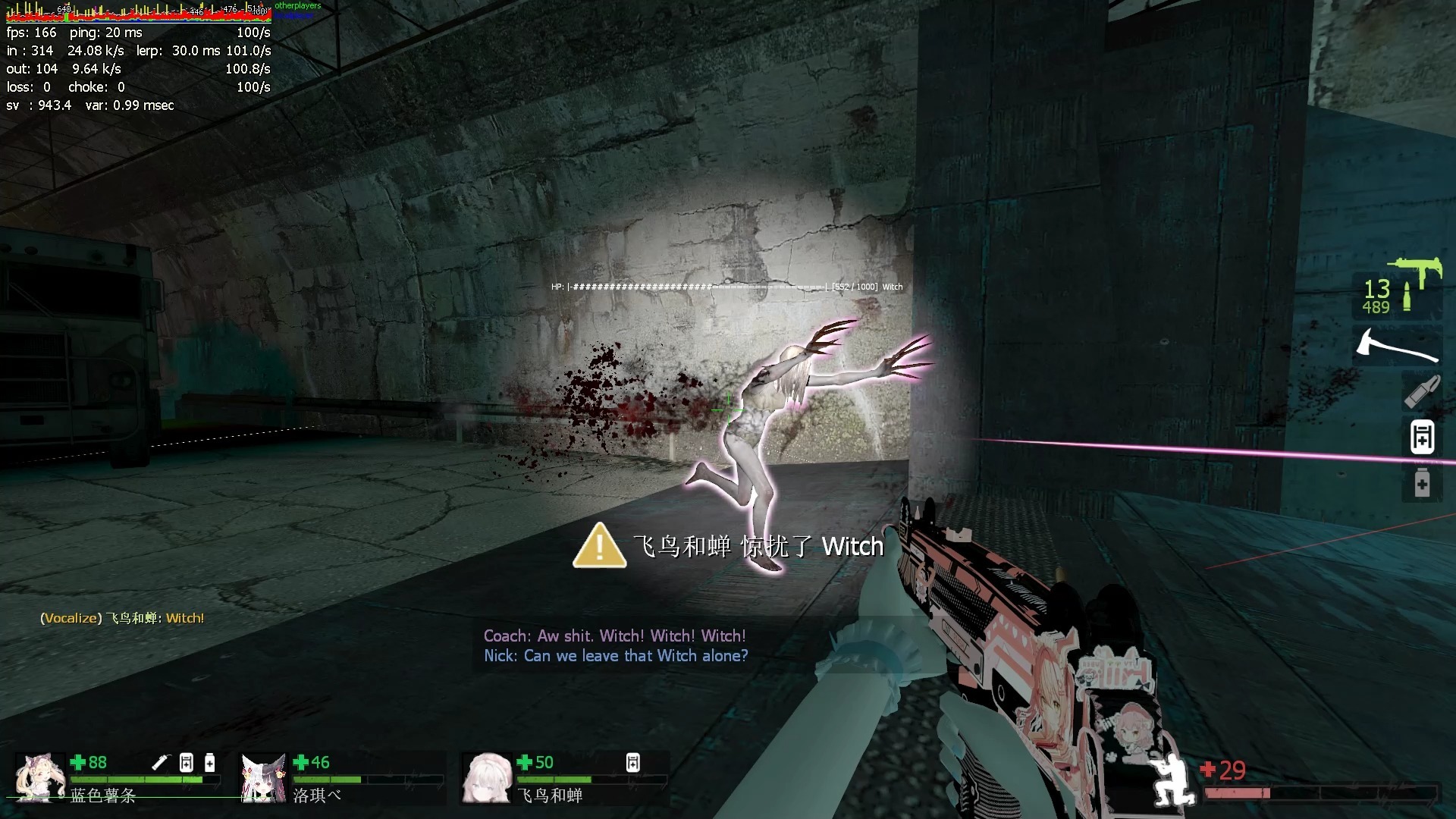Click 飞鸟和蝉's first aid kit icon
This screenshot has width=1456, height=819.
click(633, 762)
